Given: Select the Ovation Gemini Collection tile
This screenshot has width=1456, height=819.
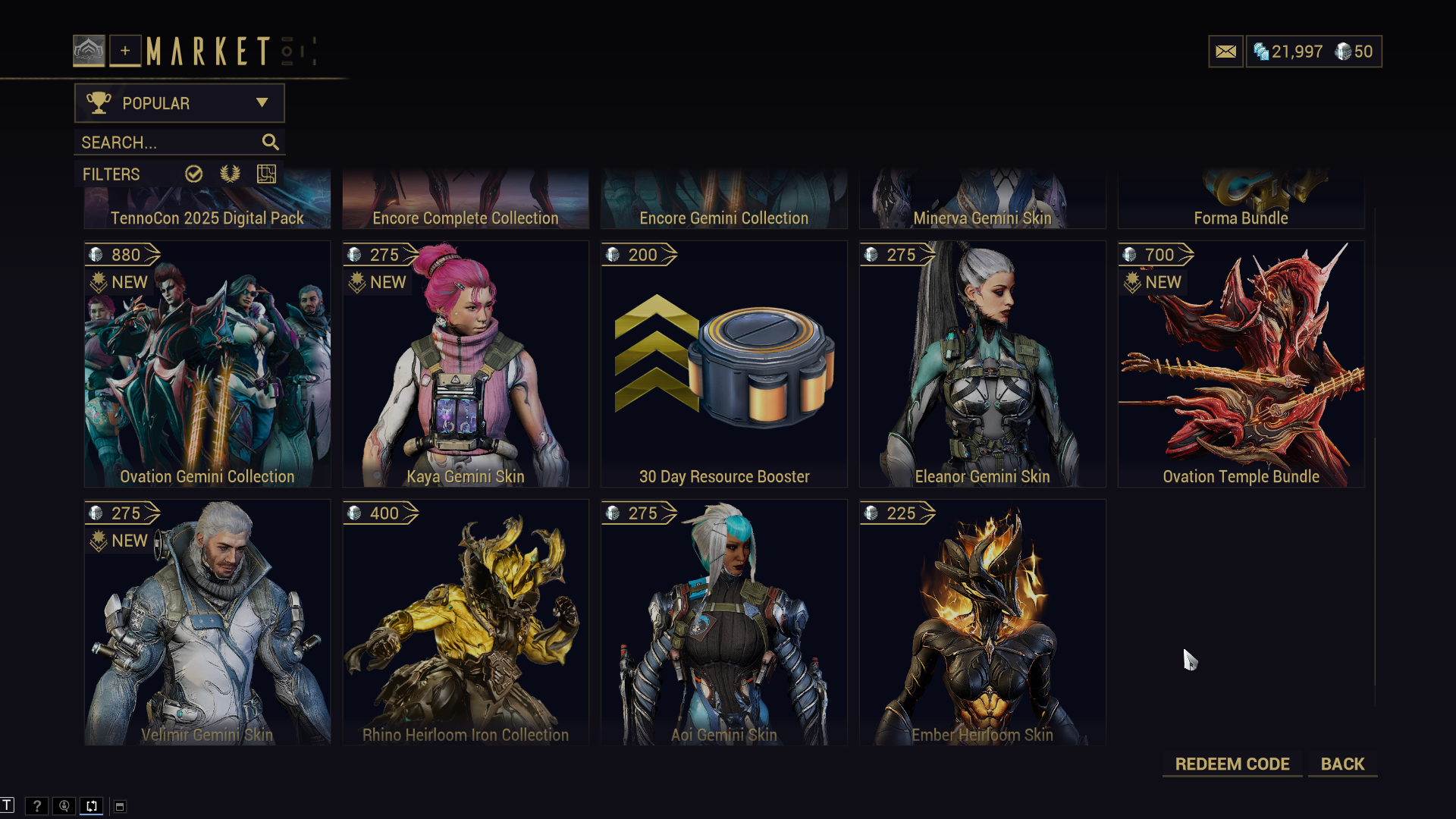Looking at the screenshot, I should point(207,364).
